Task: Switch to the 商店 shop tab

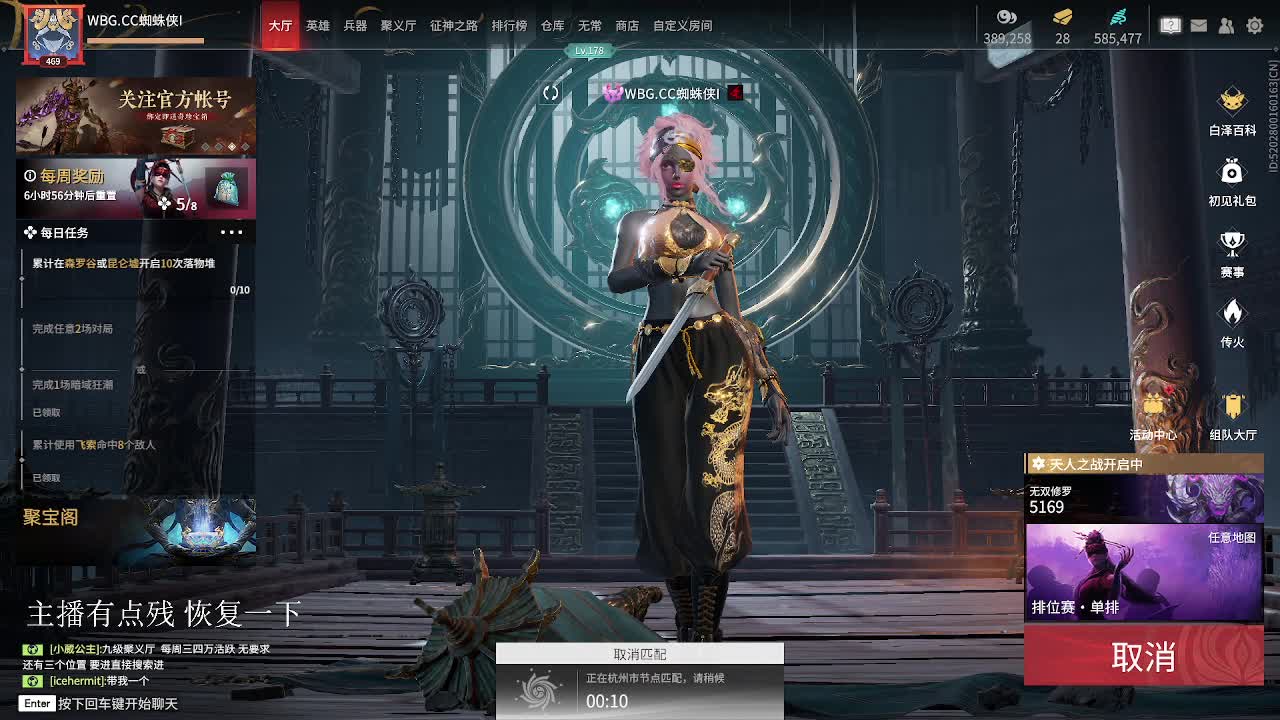Action: point(627,26)
